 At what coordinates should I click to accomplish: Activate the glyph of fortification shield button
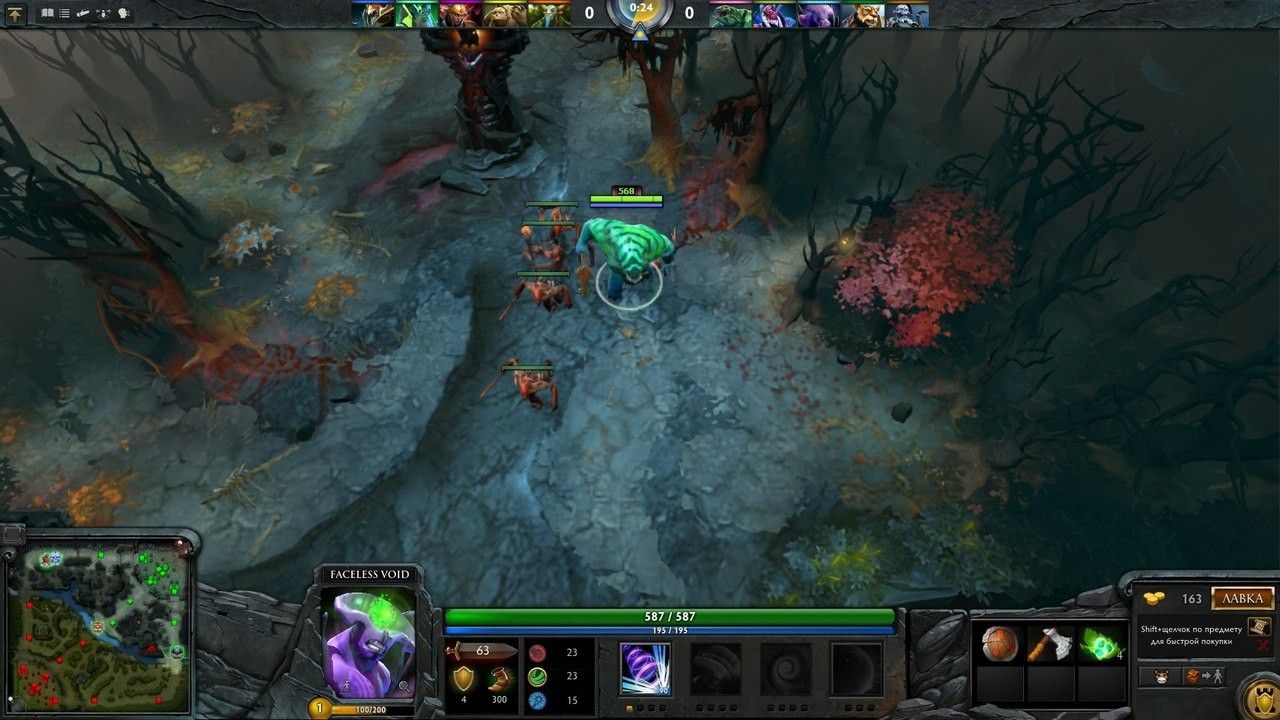1258,699
